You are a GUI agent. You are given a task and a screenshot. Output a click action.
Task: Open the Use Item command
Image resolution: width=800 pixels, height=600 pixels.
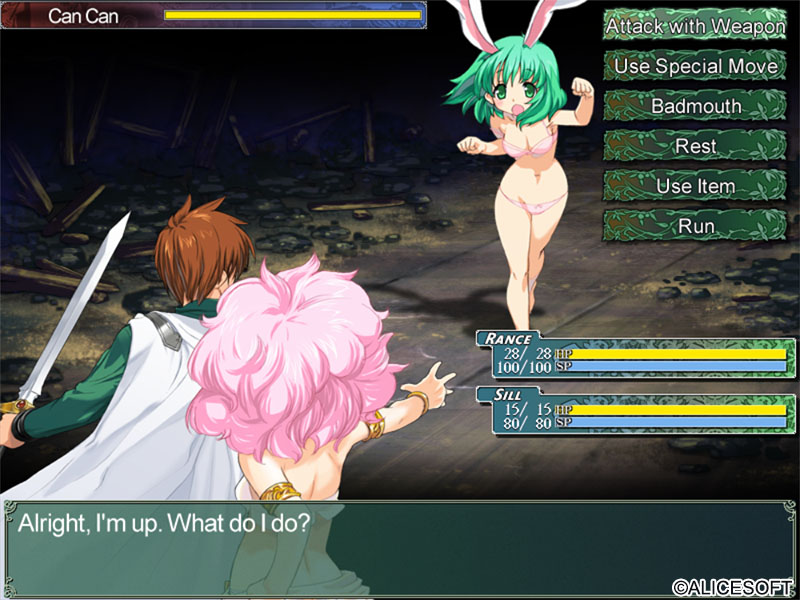tap(695, 186)
